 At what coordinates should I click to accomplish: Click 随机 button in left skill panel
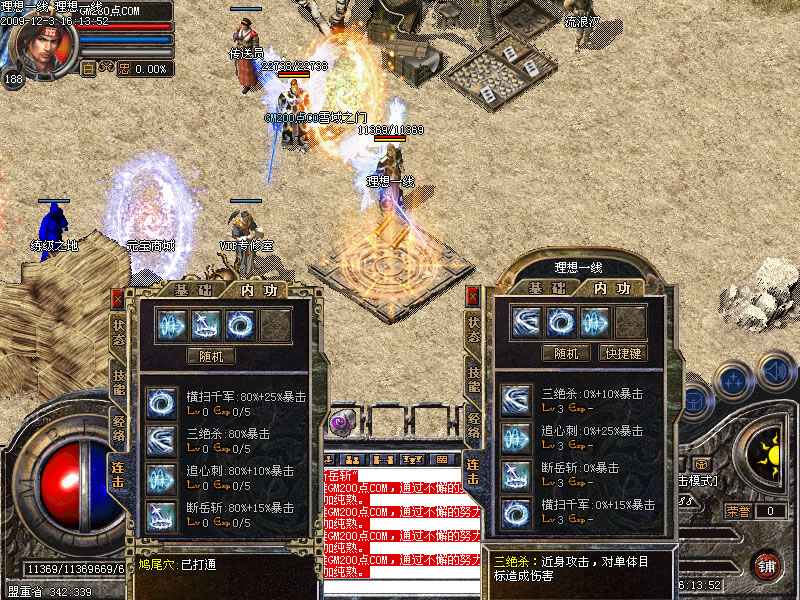[x=211, y=356]
